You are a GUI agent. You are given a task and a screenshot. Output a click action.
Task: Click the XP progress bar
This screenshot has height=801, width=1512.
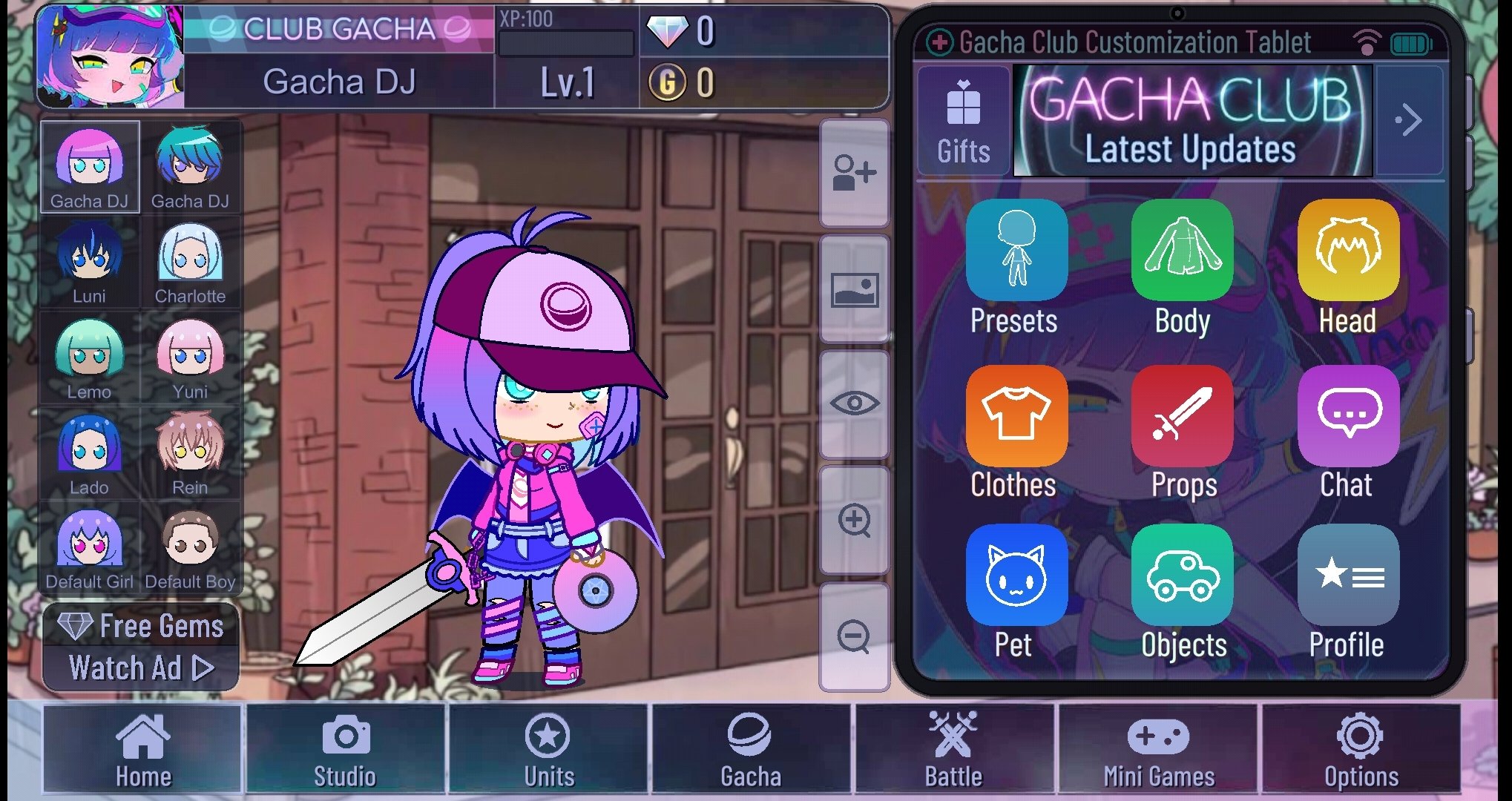pos(565,44)
